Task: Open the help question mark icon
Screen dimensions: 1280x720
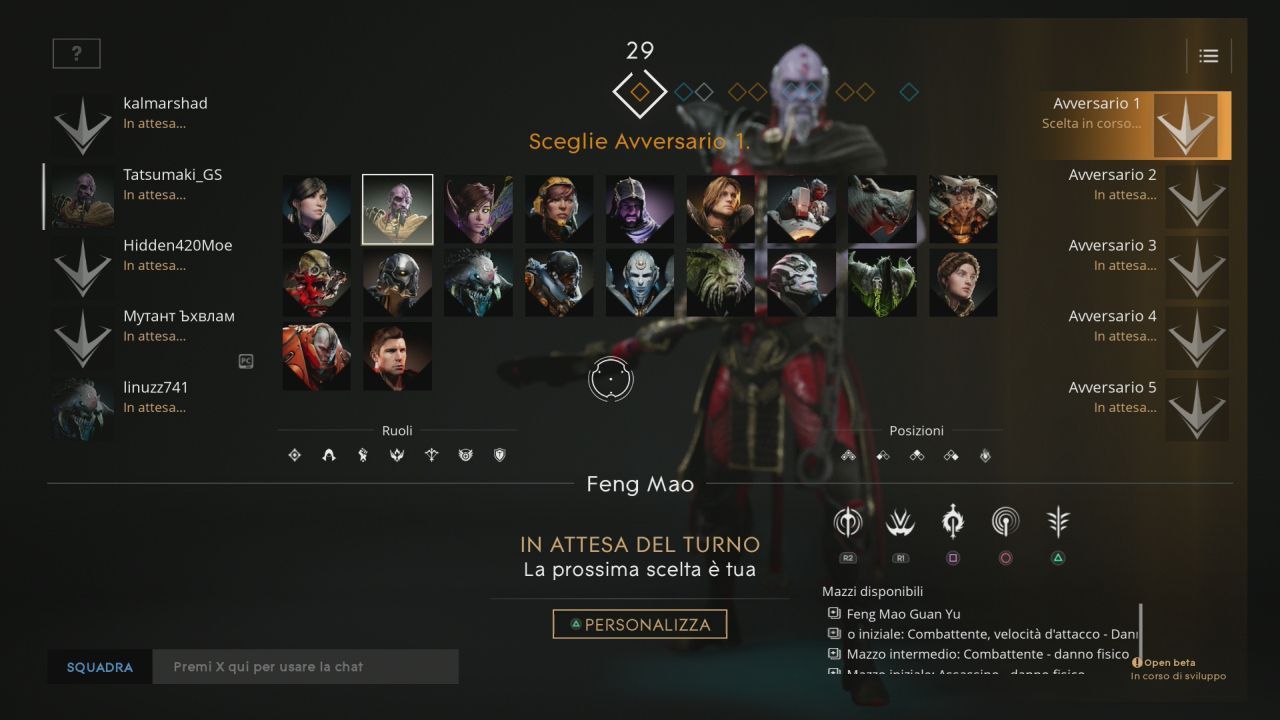Action: 75,53
